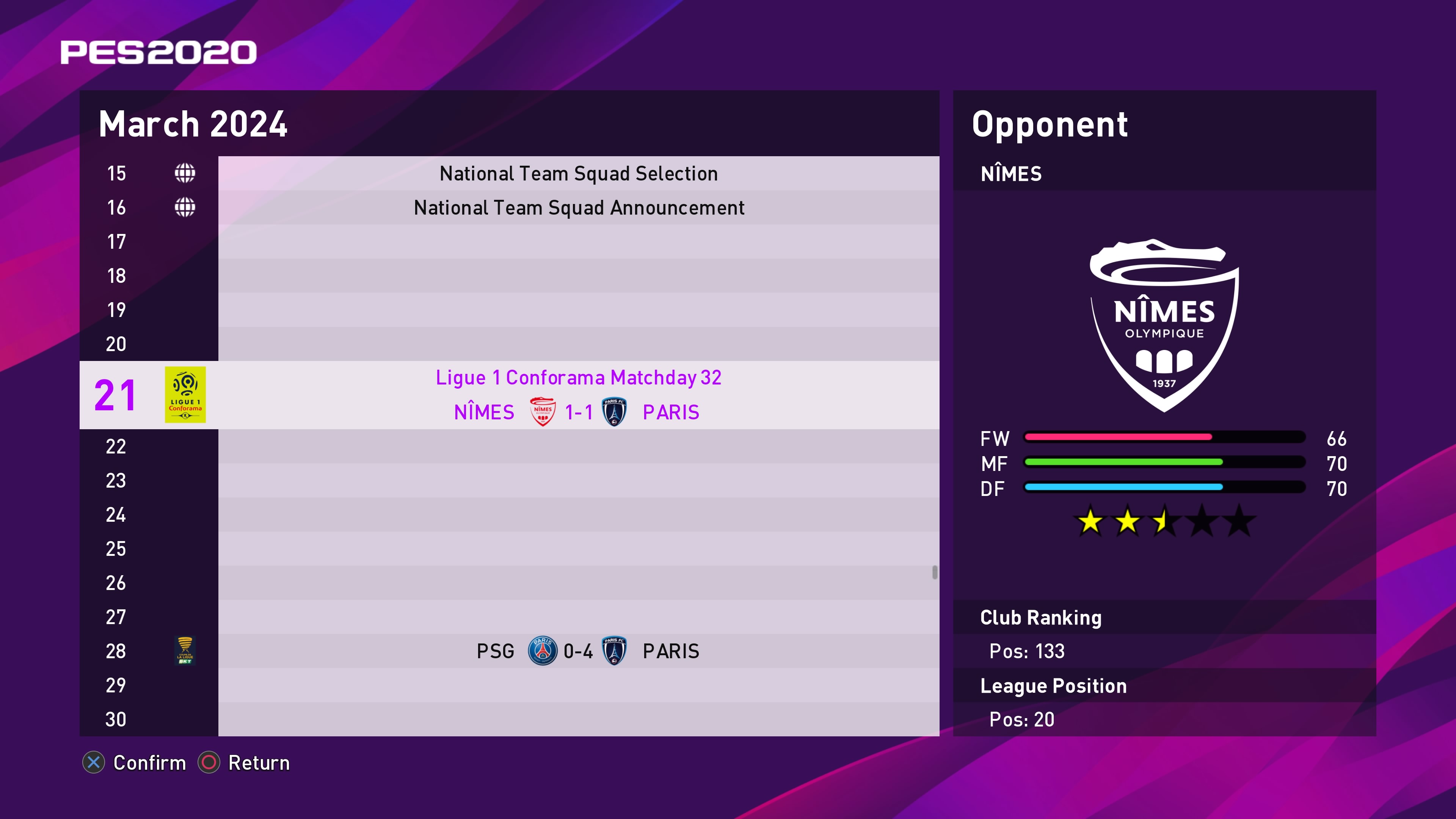The image size is (1456, 819).
Task: Click the calendar list scrollbar handle
Action: [x=934, y=572]
